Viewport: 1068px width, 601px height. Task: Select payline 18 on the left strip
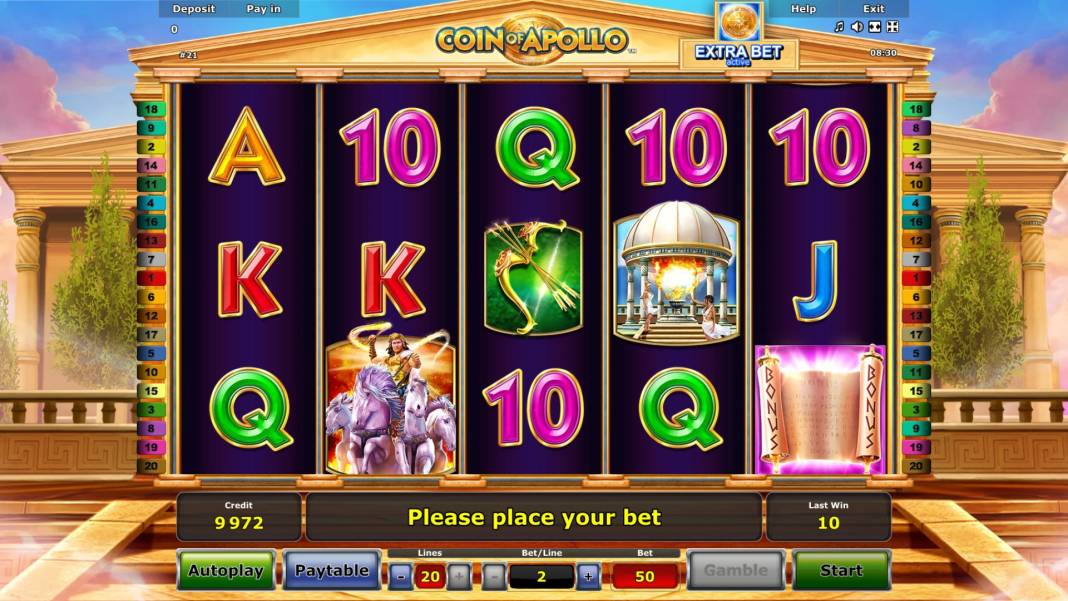(x=151, y=109)
